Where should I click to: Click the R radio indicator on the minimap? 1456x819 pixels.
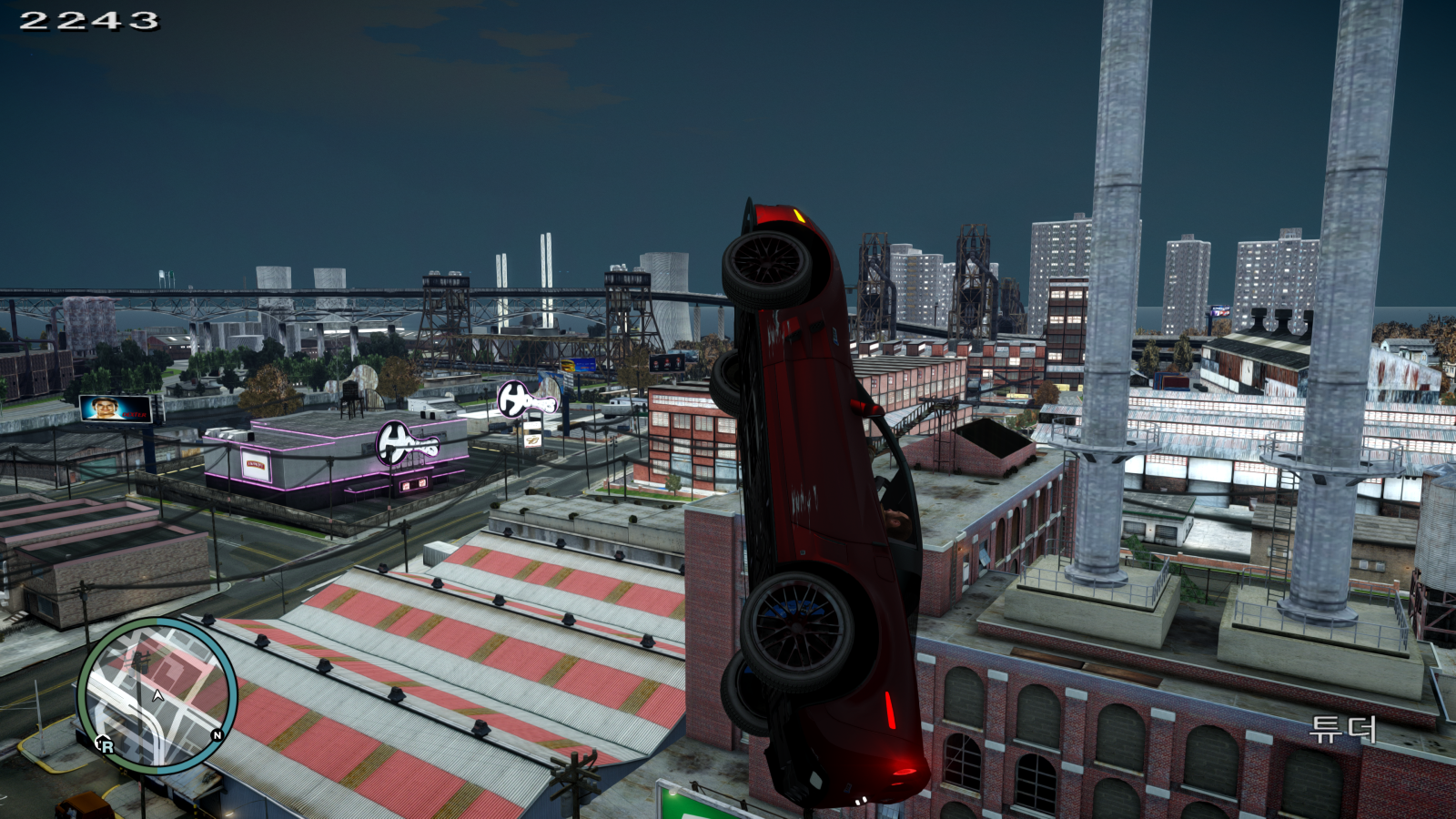(x=107, y=746)
